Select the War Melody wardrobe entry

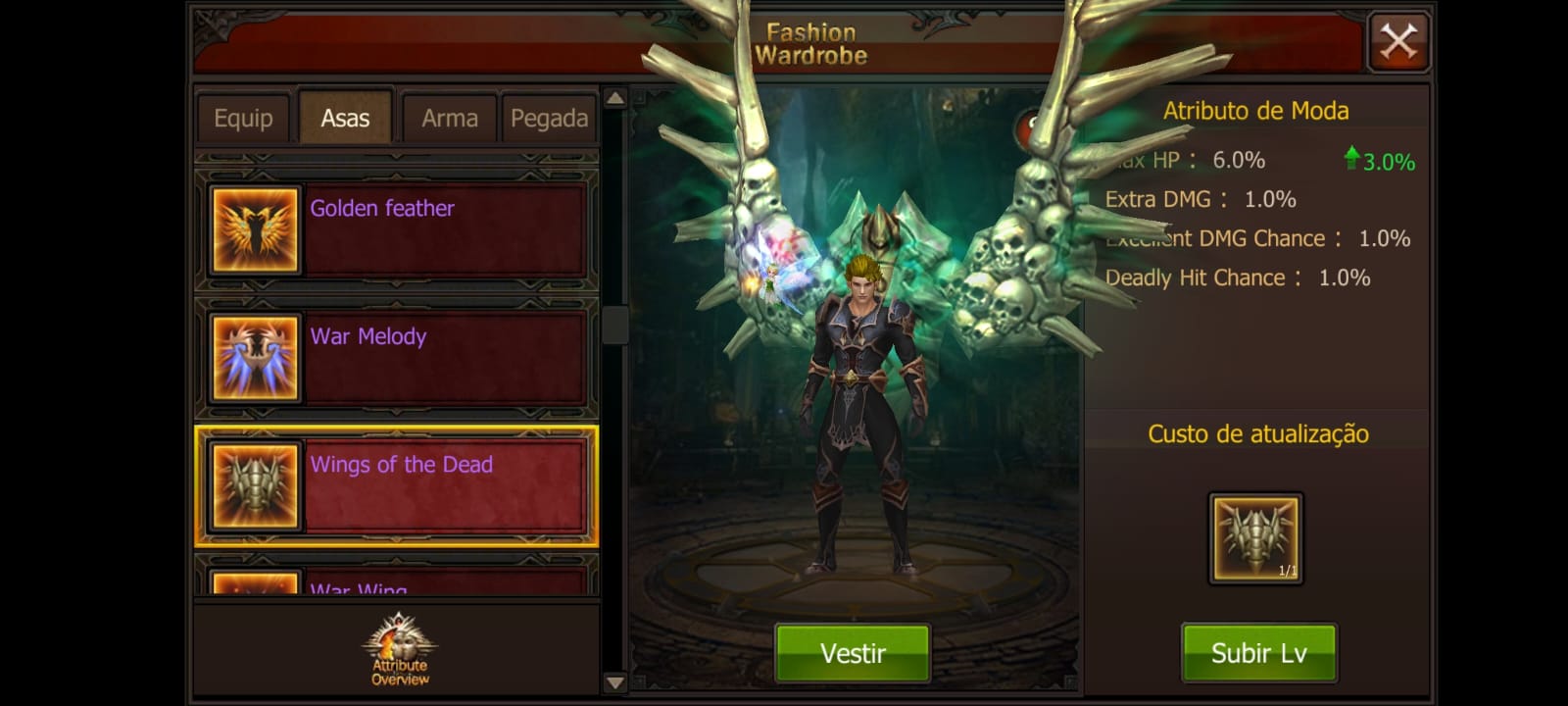441,358
